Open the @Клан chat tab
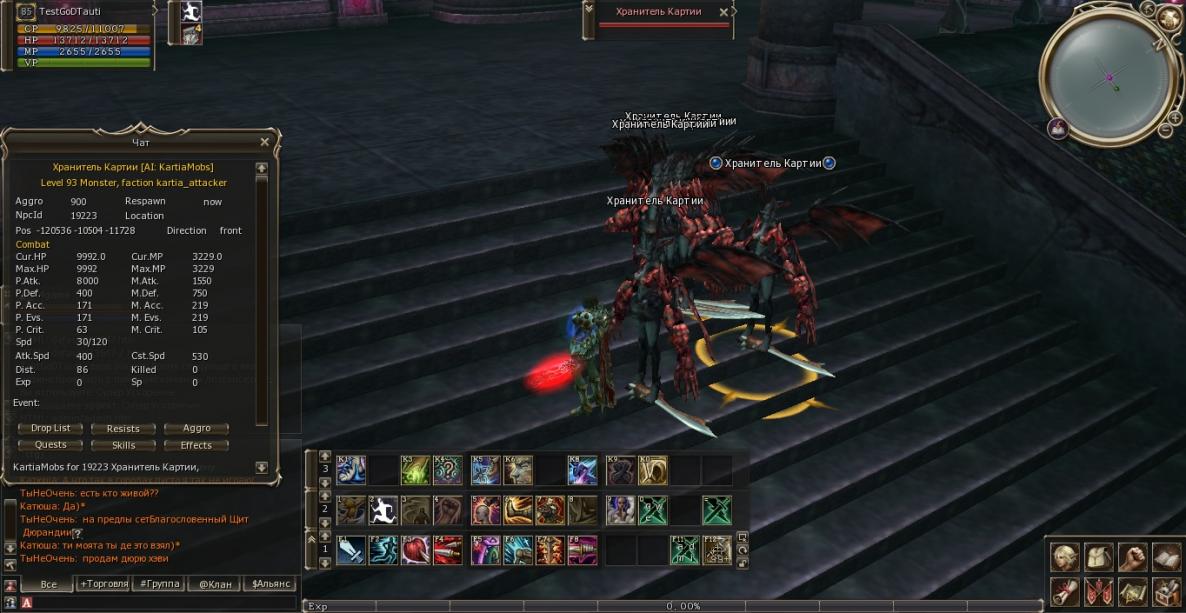 (x=216, y=583)
